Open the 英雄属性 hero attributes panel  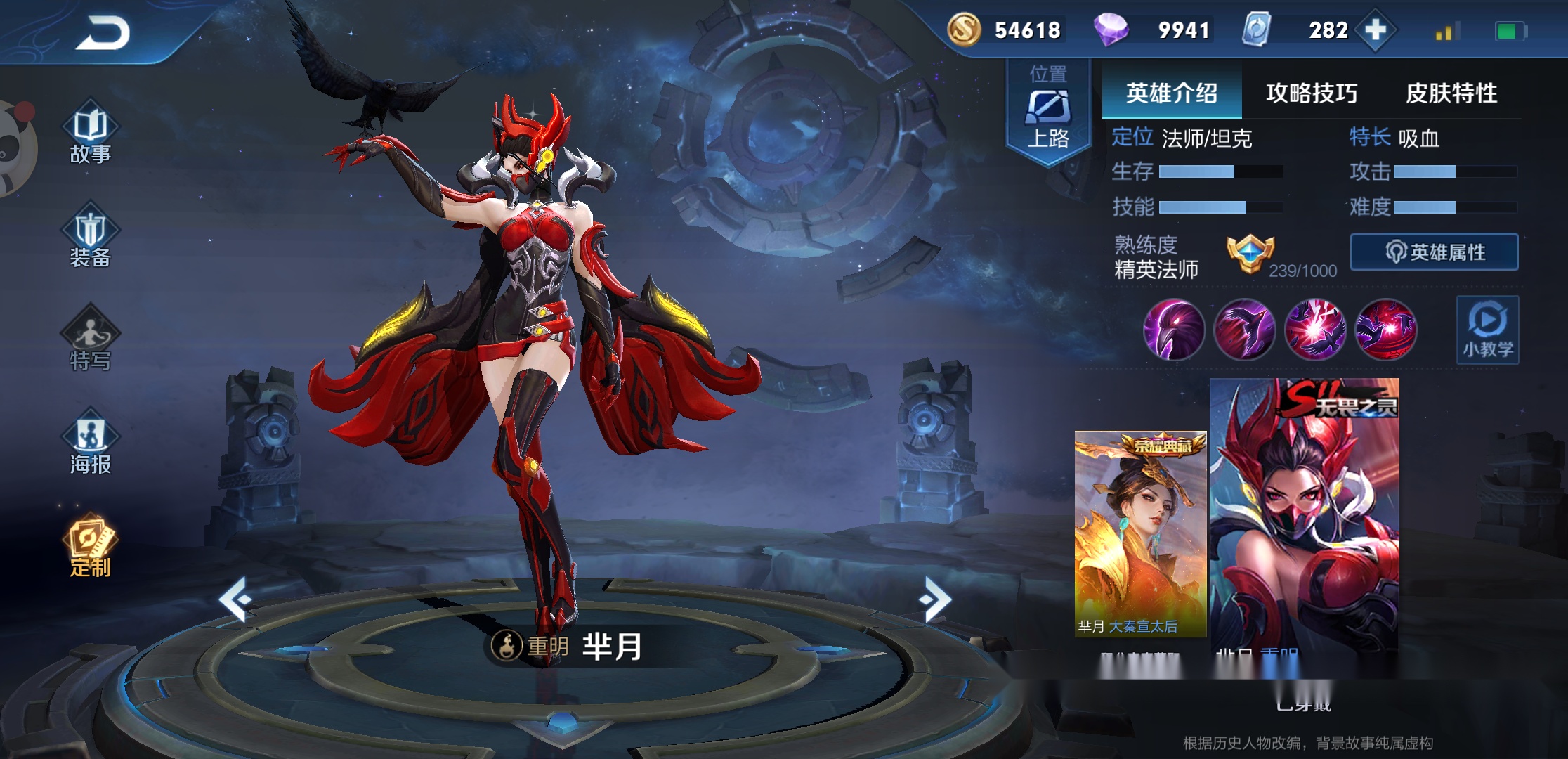(1434, 252)
